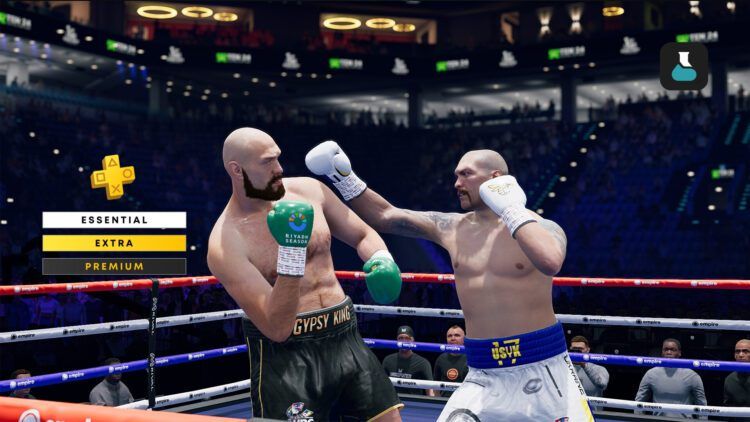The image size is (750, 422).
Task: Pick the Premium tier label
Action: pos(114,266)
